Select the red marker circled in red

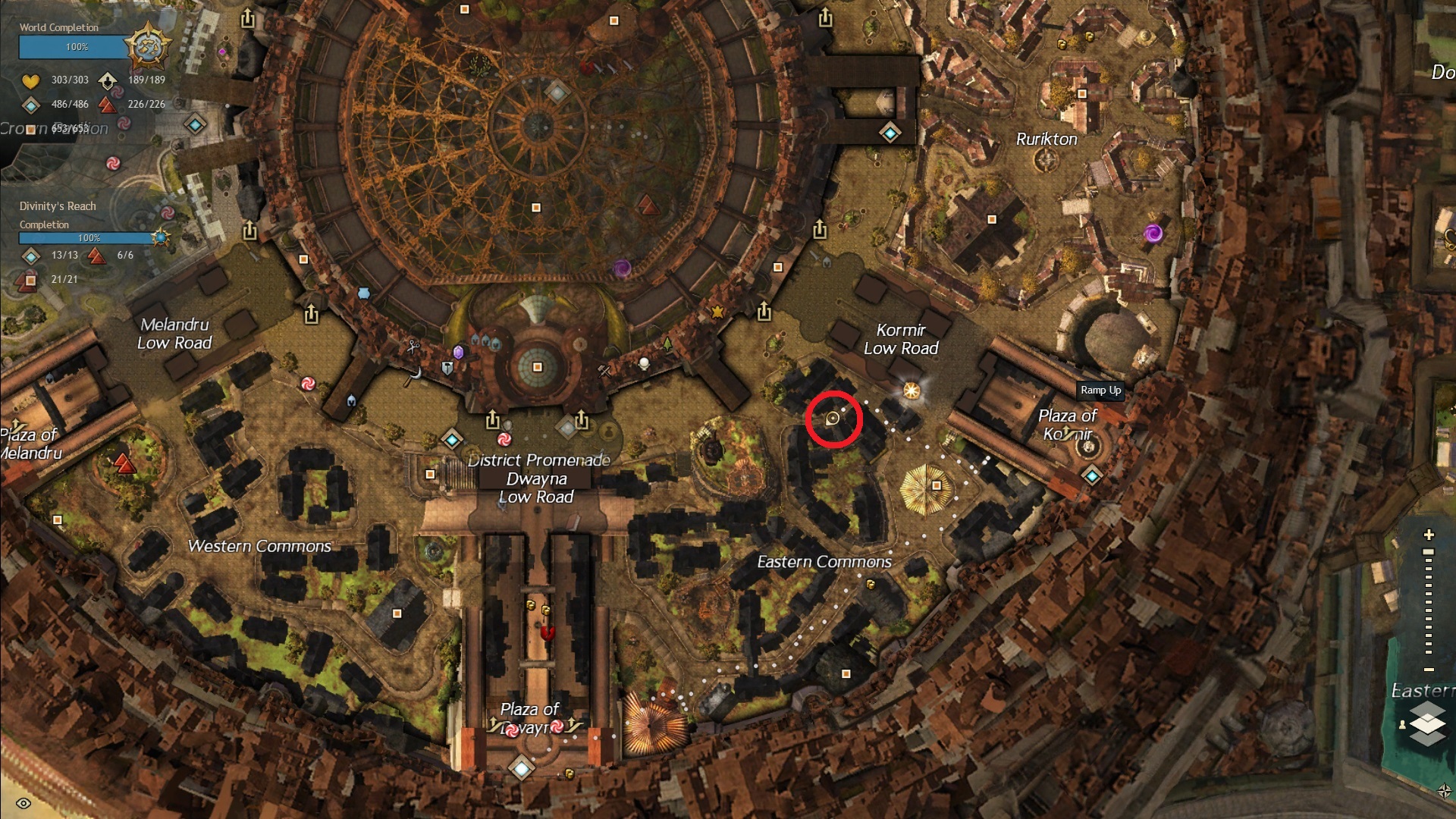pyautogui.click(x=833, y=419)
